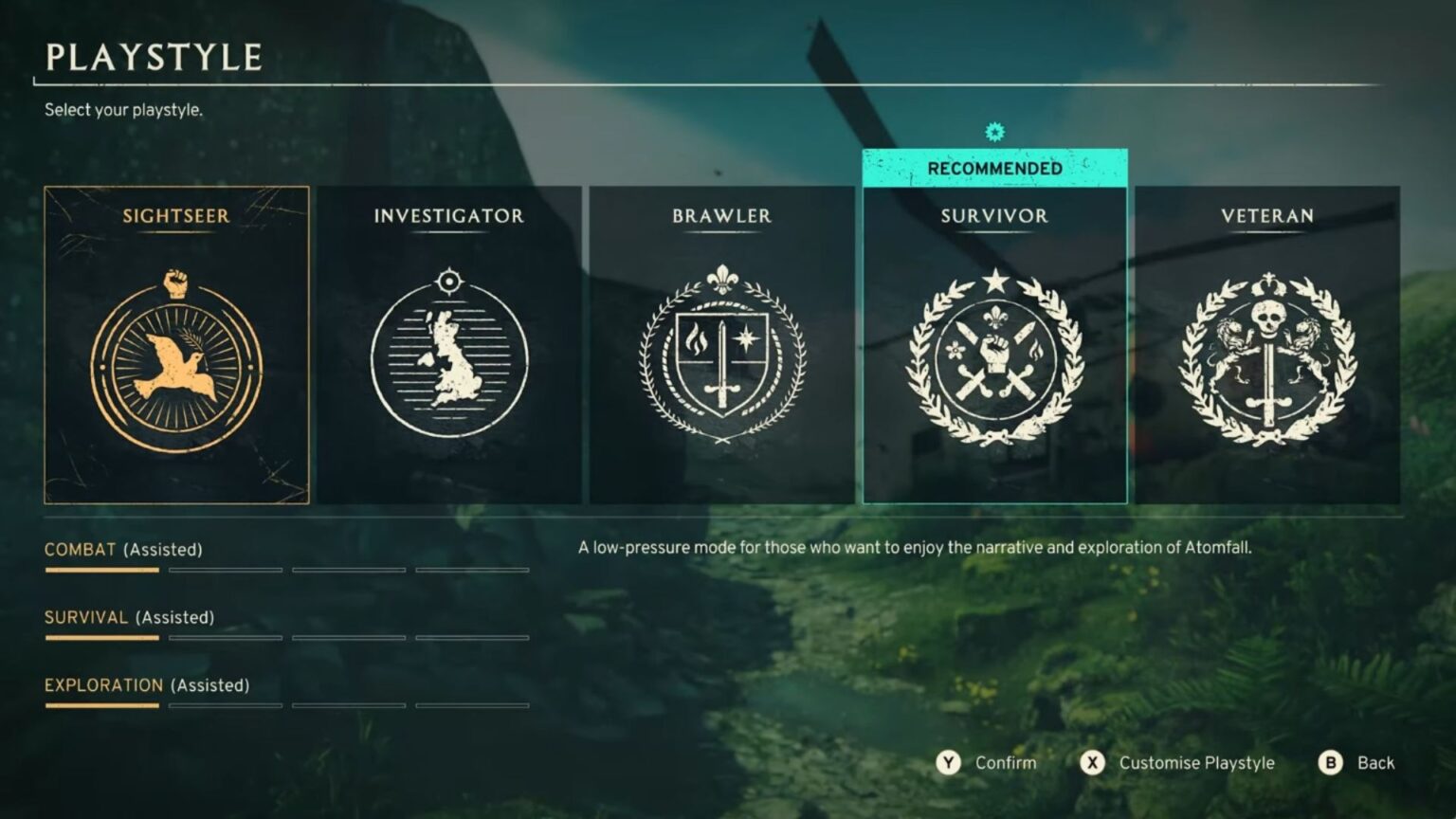
Task: Confirm the selected playstyle
Action: pyautogui.click(x=1006, y=762)
